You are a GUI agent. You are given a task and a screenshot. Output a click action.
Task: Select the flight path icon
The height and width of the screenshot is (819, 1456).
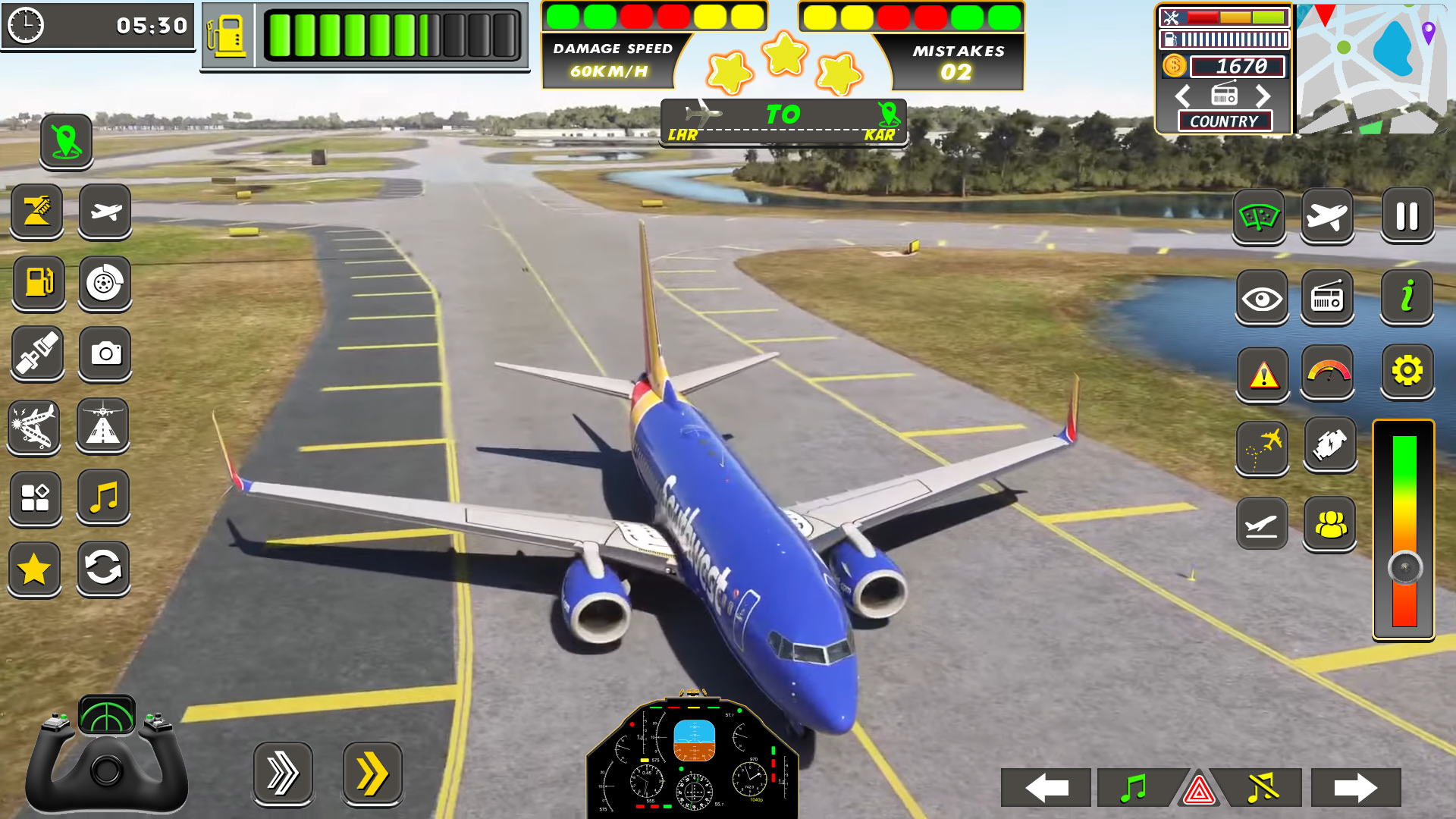coord(1261,446)
